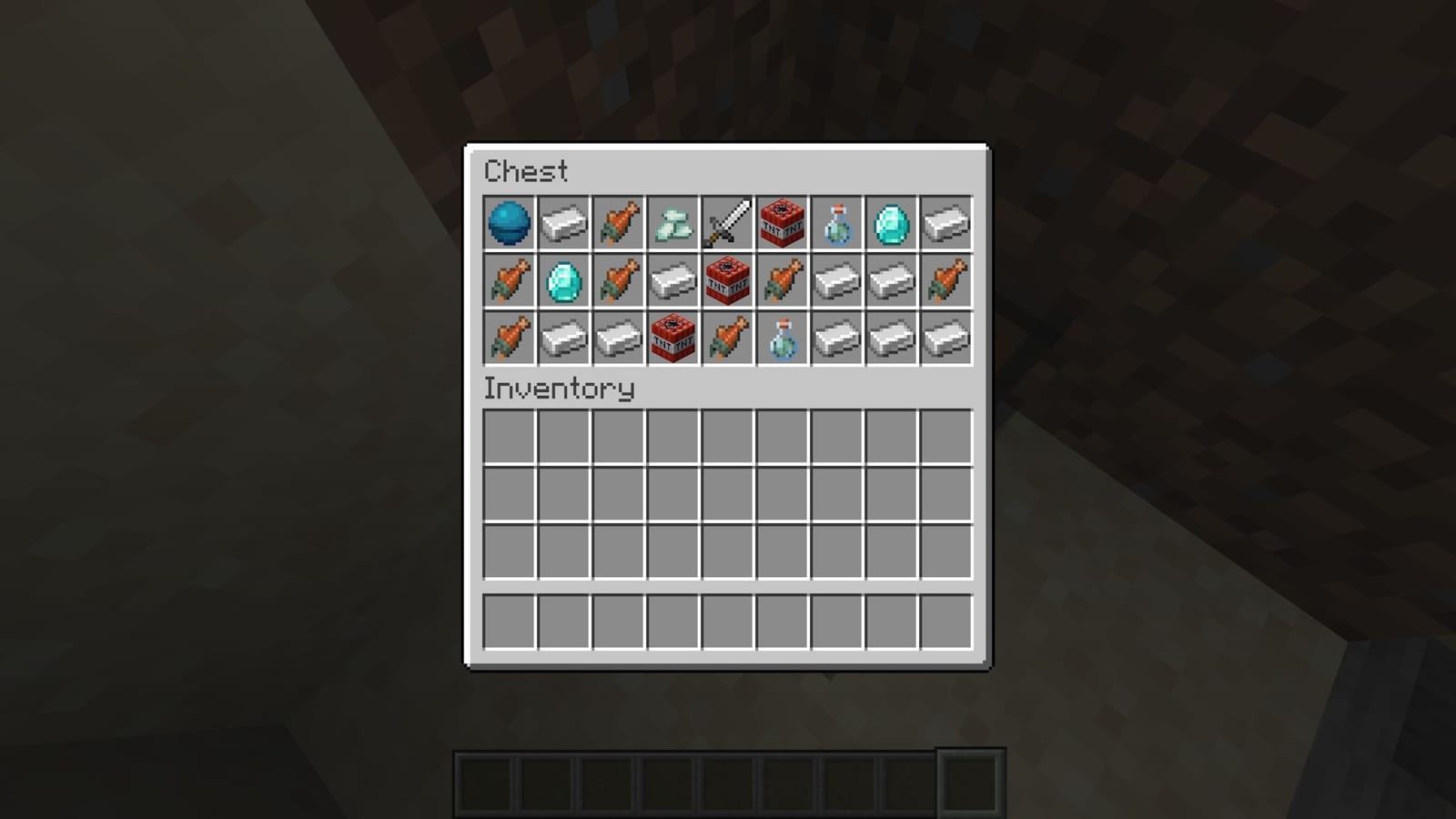Pick up the iron sword from the chest
The image size is (1456, 819).
click(726, 224)
